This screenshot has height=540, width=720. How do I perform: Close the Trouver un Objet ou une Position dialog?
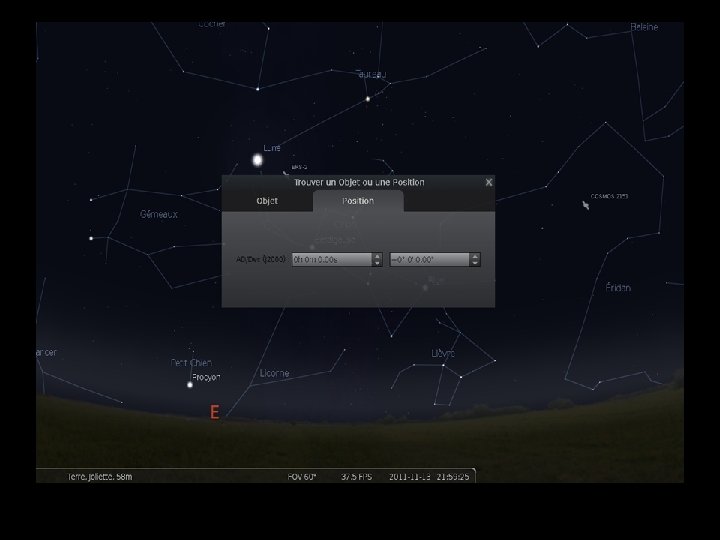coord(488,182)
